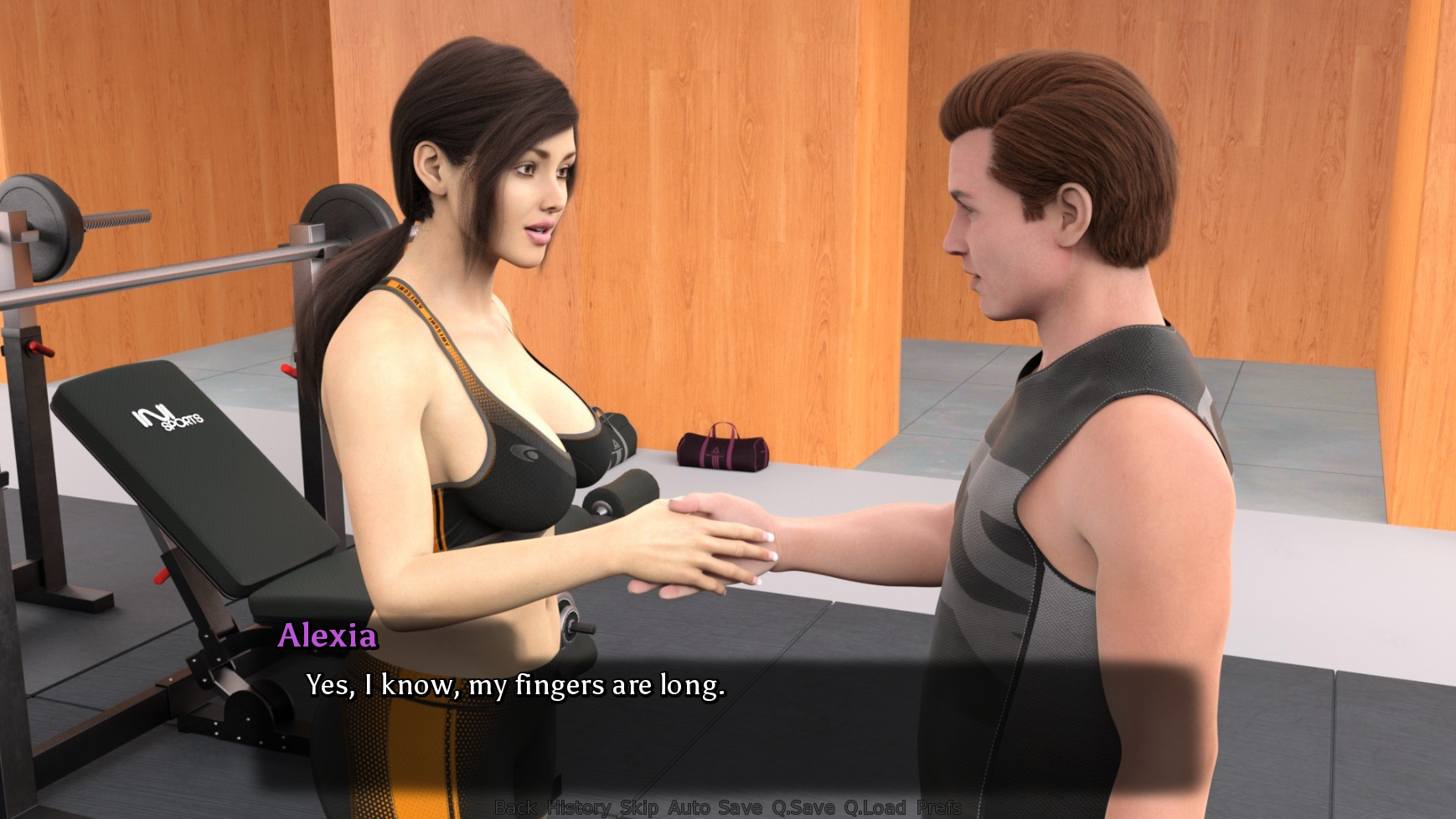Open the dialogue History log

579,807
